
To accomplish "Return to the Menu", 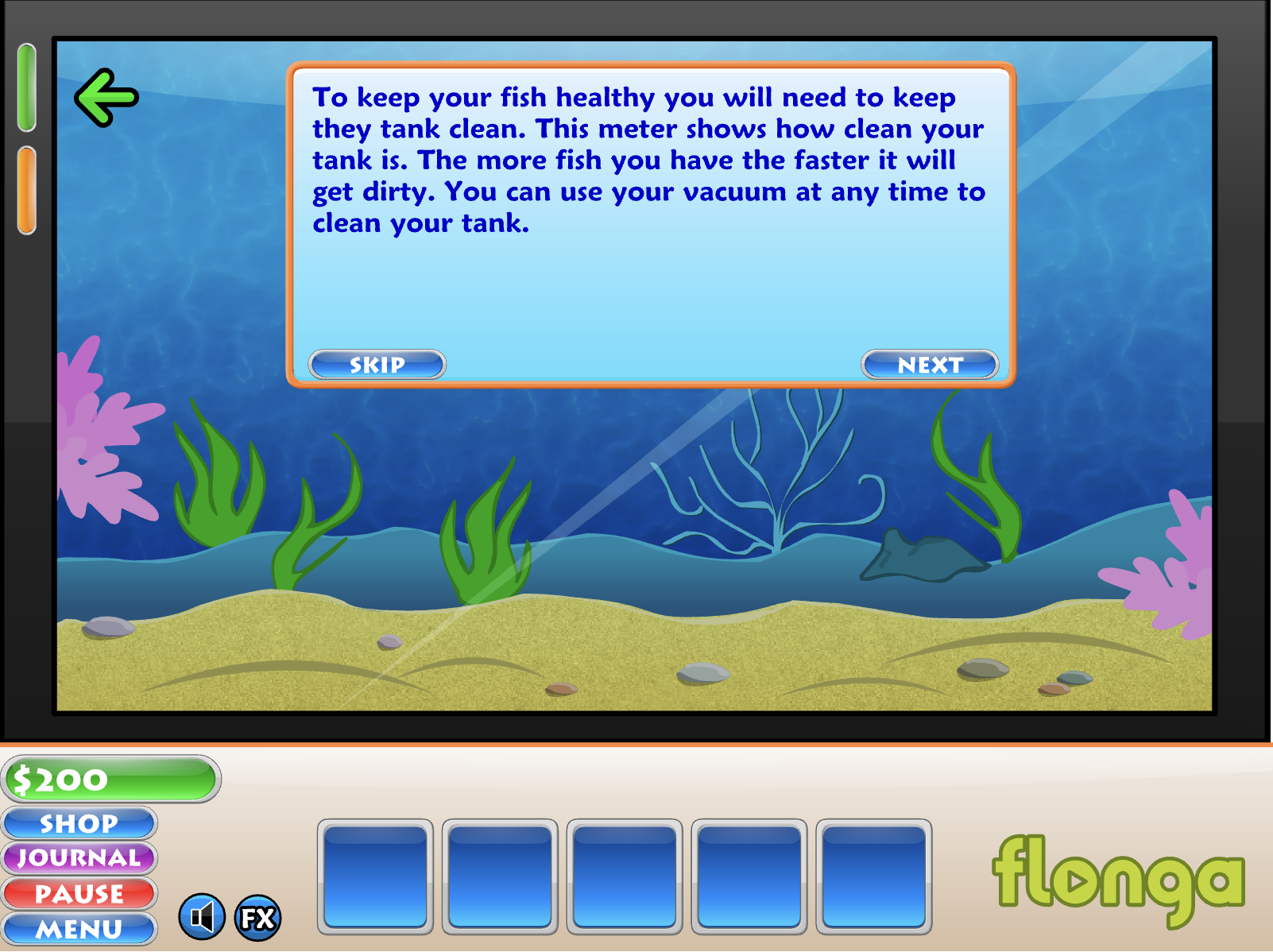I will point(79,928).
